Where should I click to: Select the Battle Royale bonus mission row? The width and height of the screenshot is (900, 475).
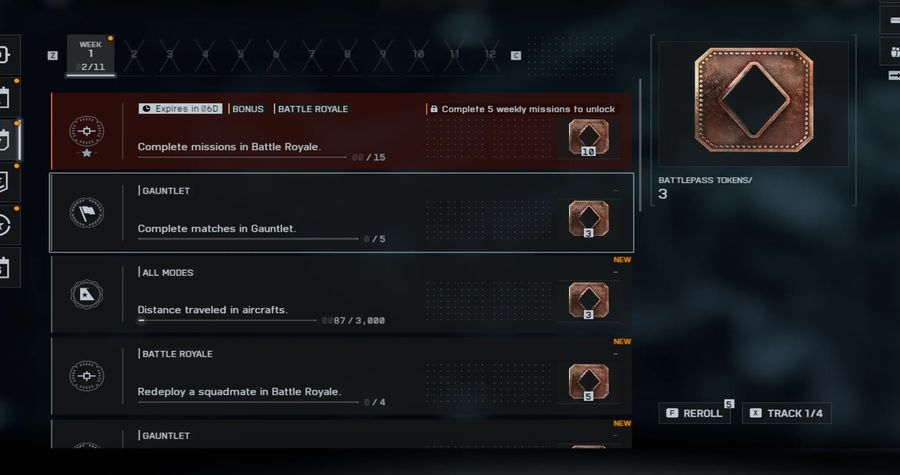pyautogui.click(x=340, y=131)
